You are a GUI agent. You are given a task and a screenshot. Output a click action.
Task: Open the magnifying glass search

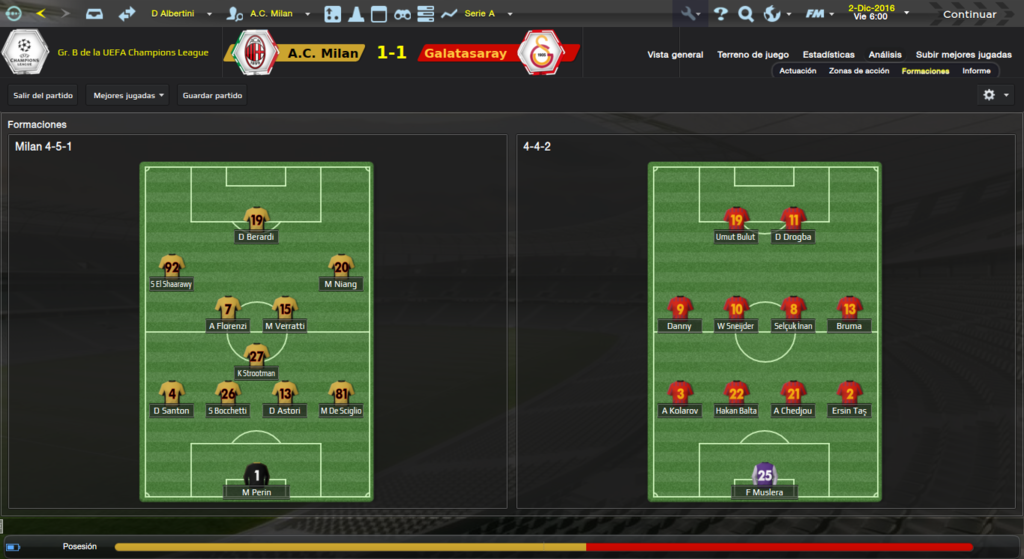745,14
